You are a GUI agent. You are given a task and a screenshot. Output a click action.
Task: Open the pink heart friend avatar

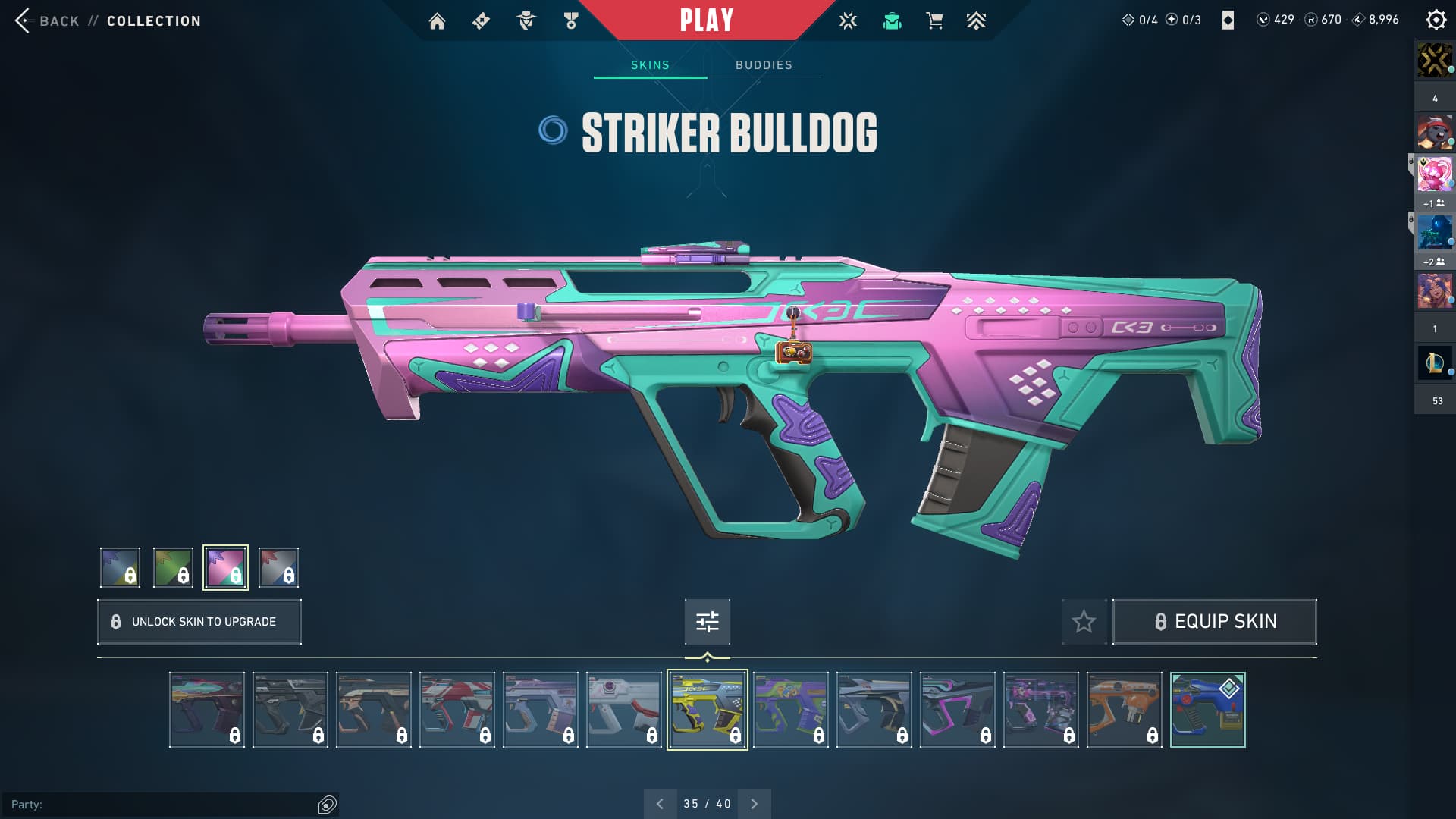[1434, 174]
